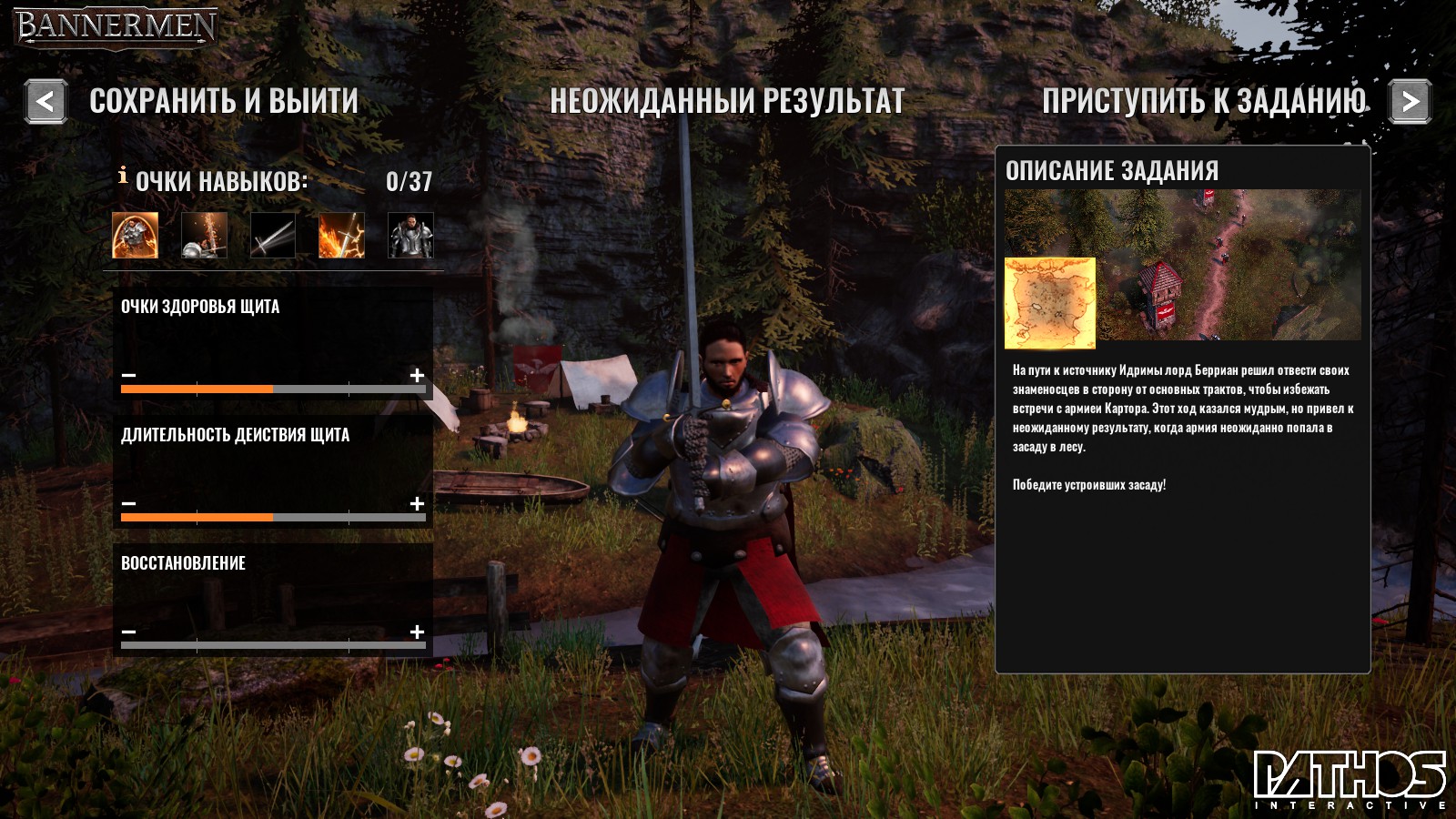Select 'Приступить к заданию' to start mission
This screenshot has height=819, width=1456.
pos(1204,101)
